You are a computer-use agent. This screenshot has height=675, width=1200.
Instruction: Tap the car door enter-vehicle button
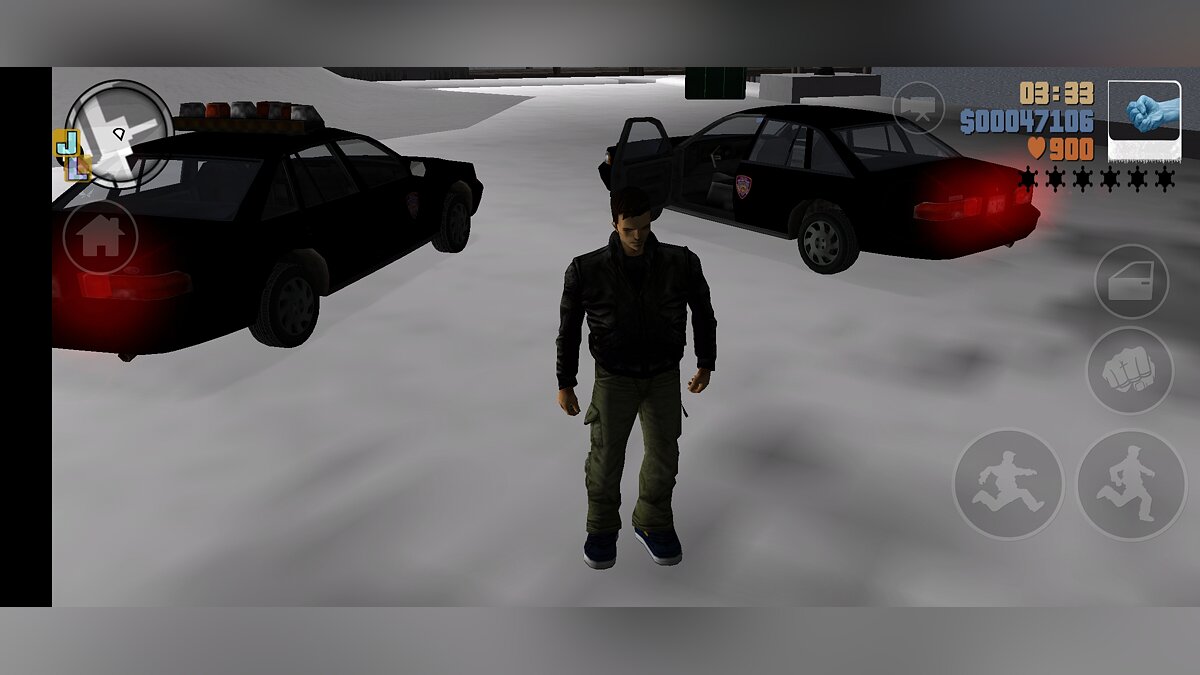coord(1131,282)
